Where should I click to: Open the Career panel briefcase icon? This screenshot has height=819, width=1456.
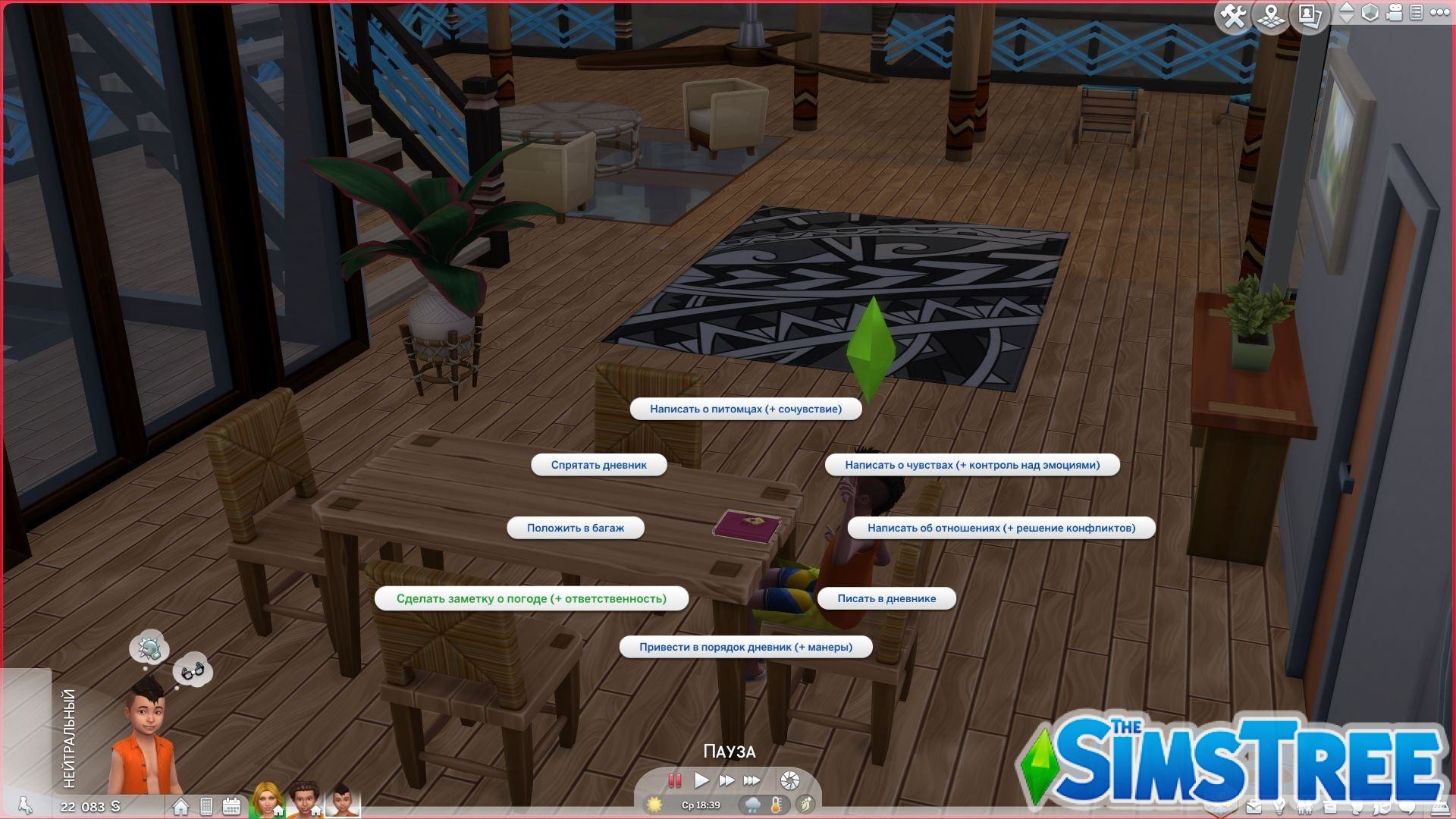click(1254, 806)
